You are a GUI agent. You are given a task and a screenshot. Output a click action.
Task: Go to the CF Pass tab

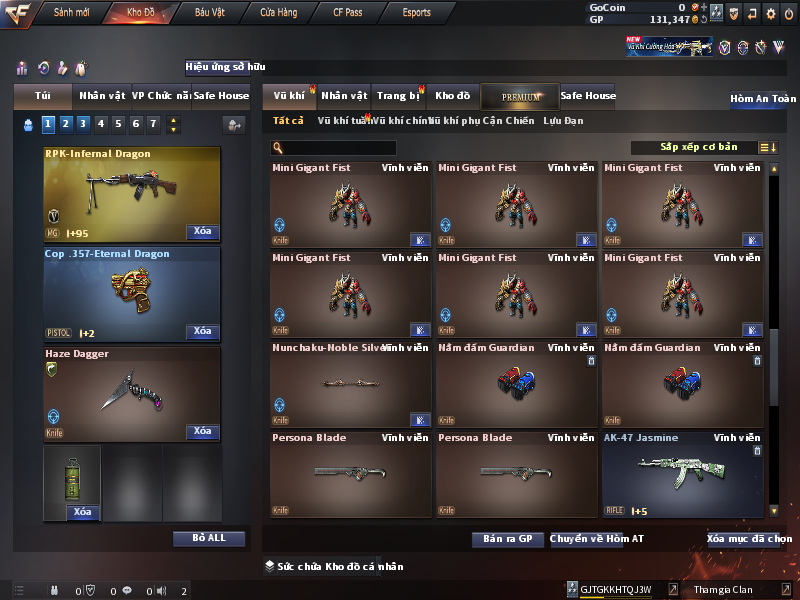[x=349, y=13]
